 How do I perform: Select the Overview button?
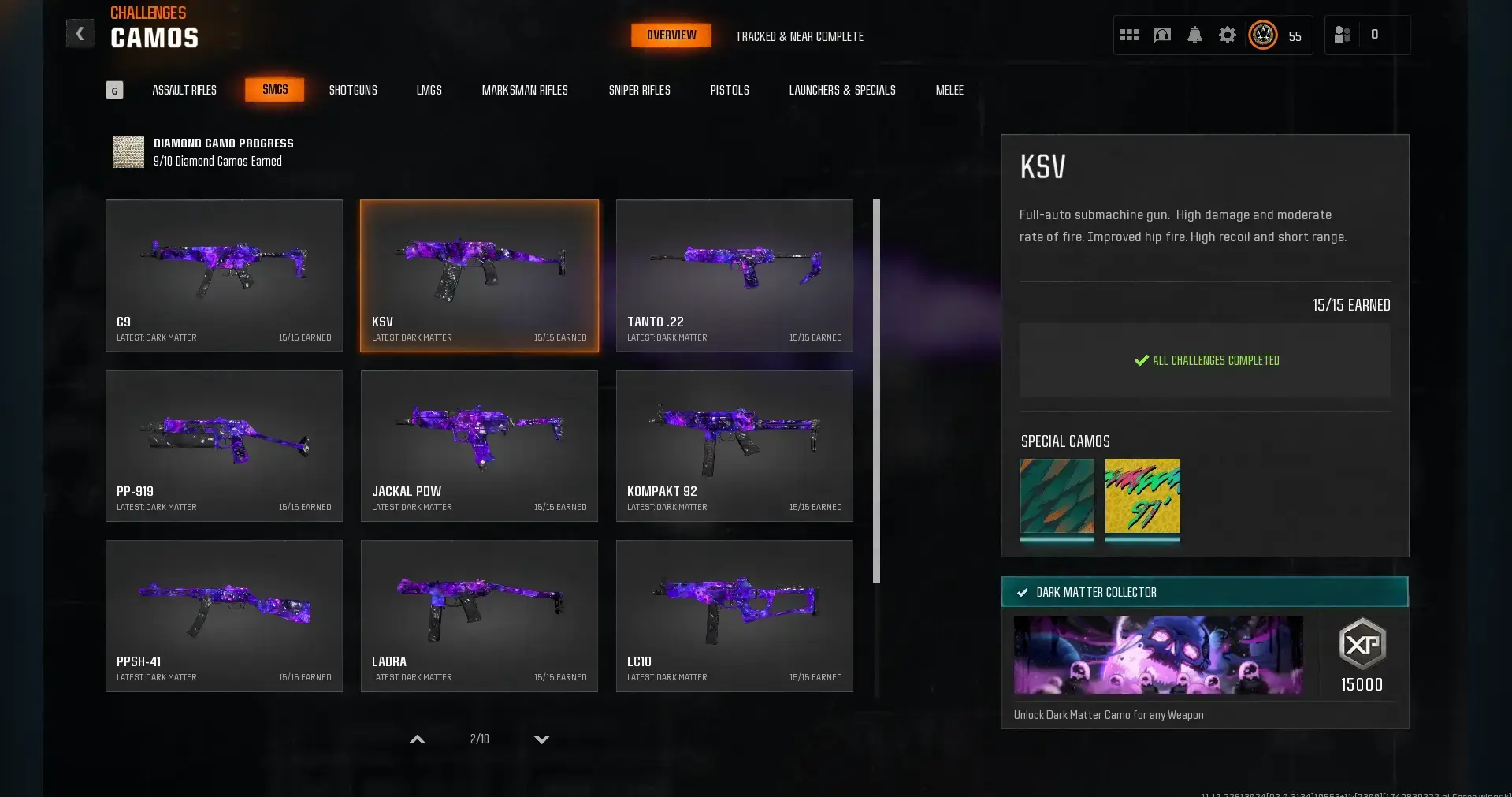671,35
